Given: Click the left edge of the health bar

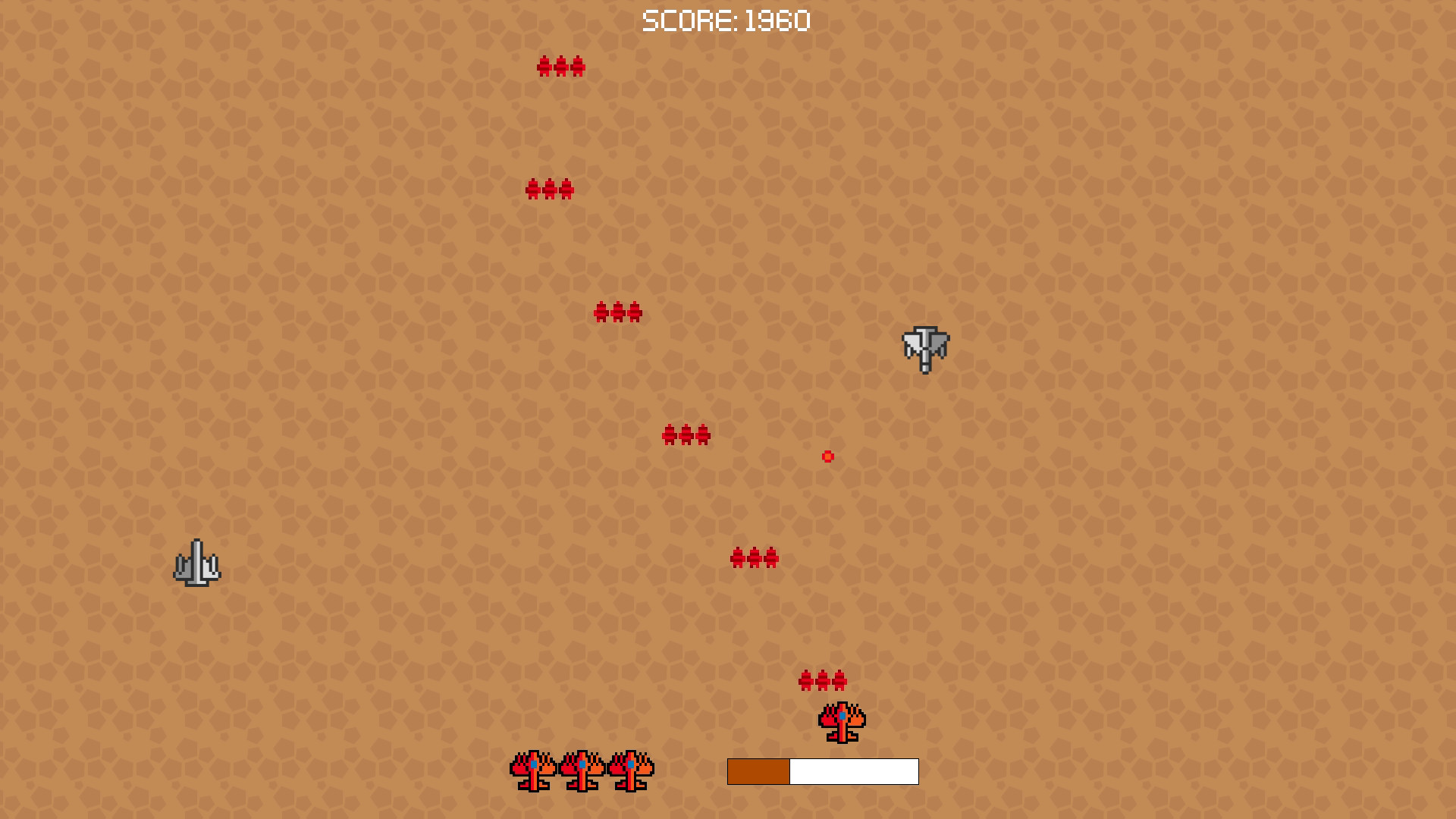Looking at the screenshot, I should (730, 770).
